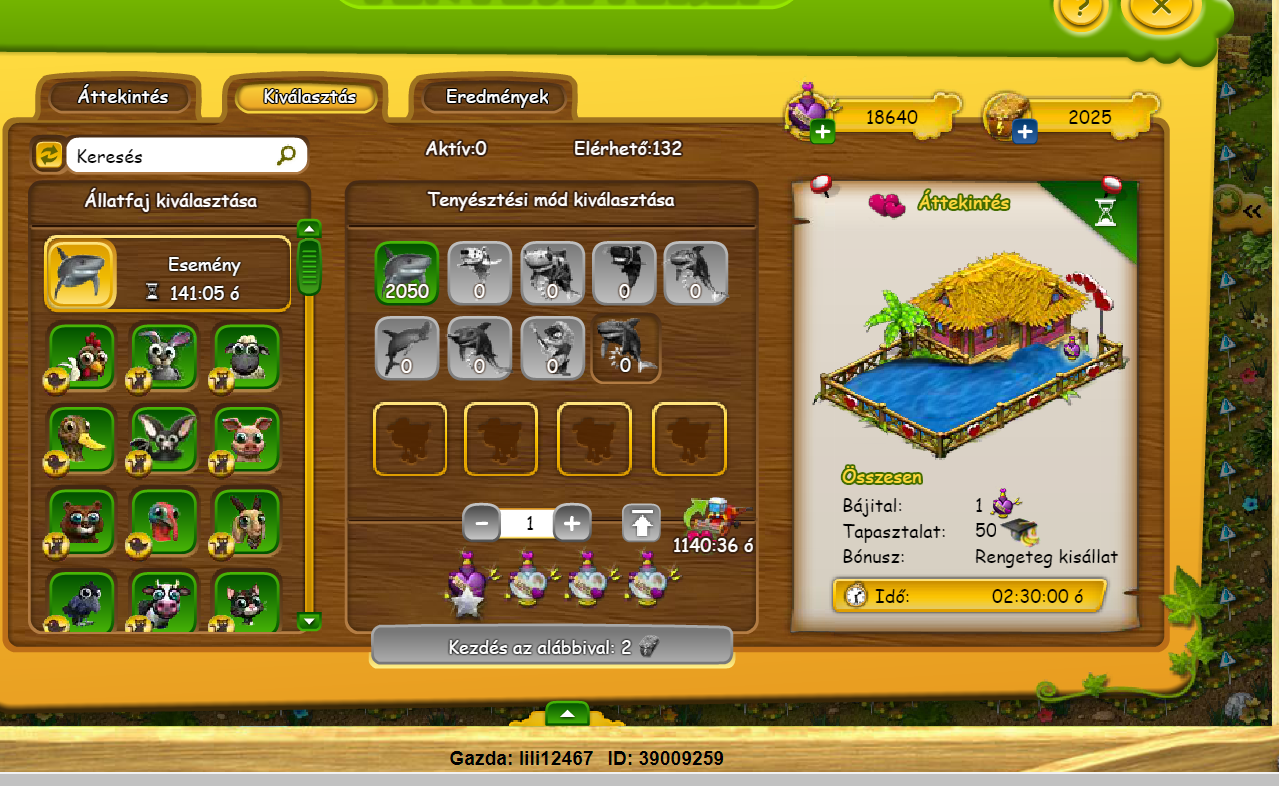Pick the pig from the animal list

coord(247,437)
